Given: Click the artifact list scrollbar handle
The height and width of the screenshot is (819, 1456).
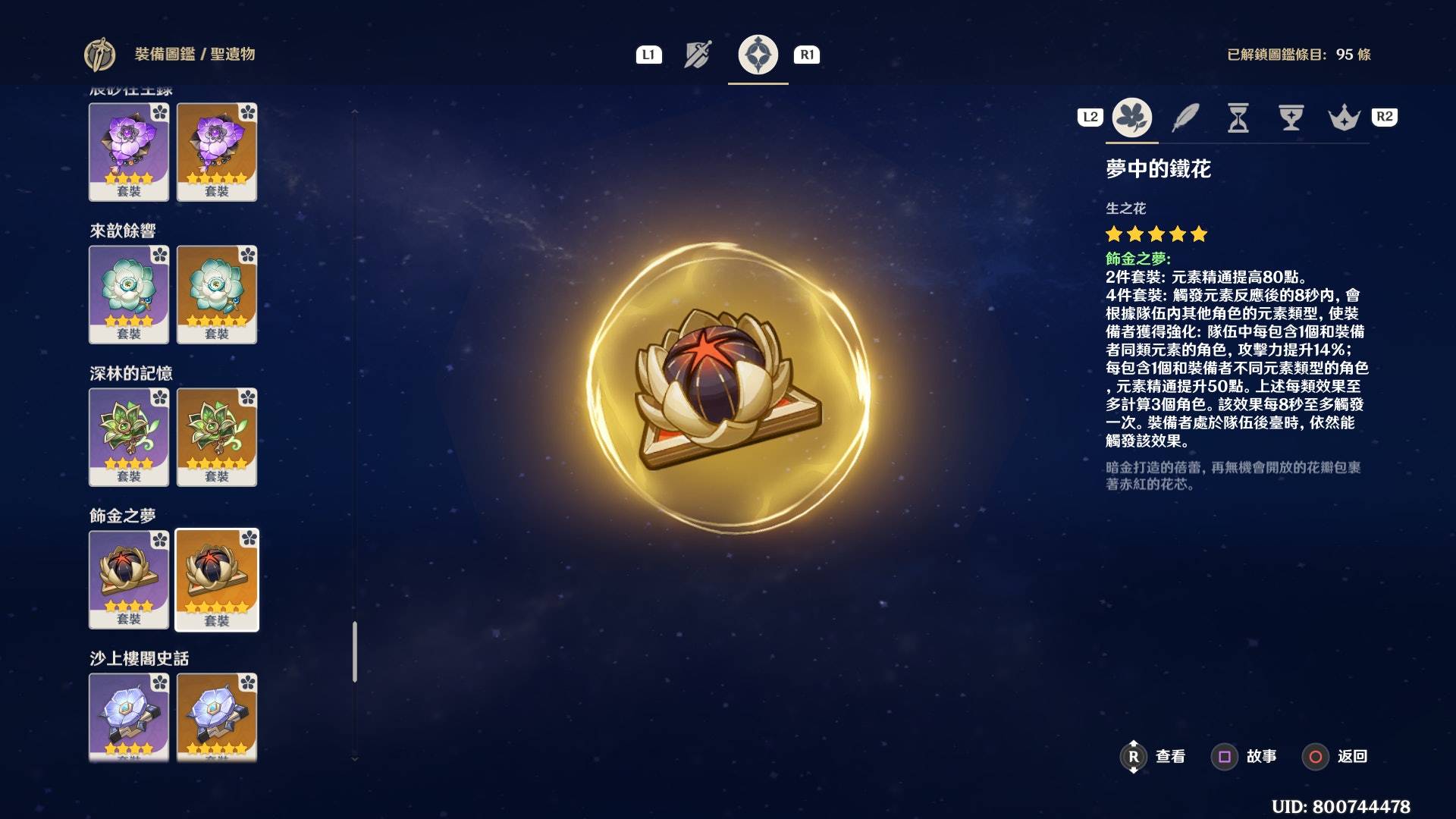Looking at the screenshot, I should point(354,652).
